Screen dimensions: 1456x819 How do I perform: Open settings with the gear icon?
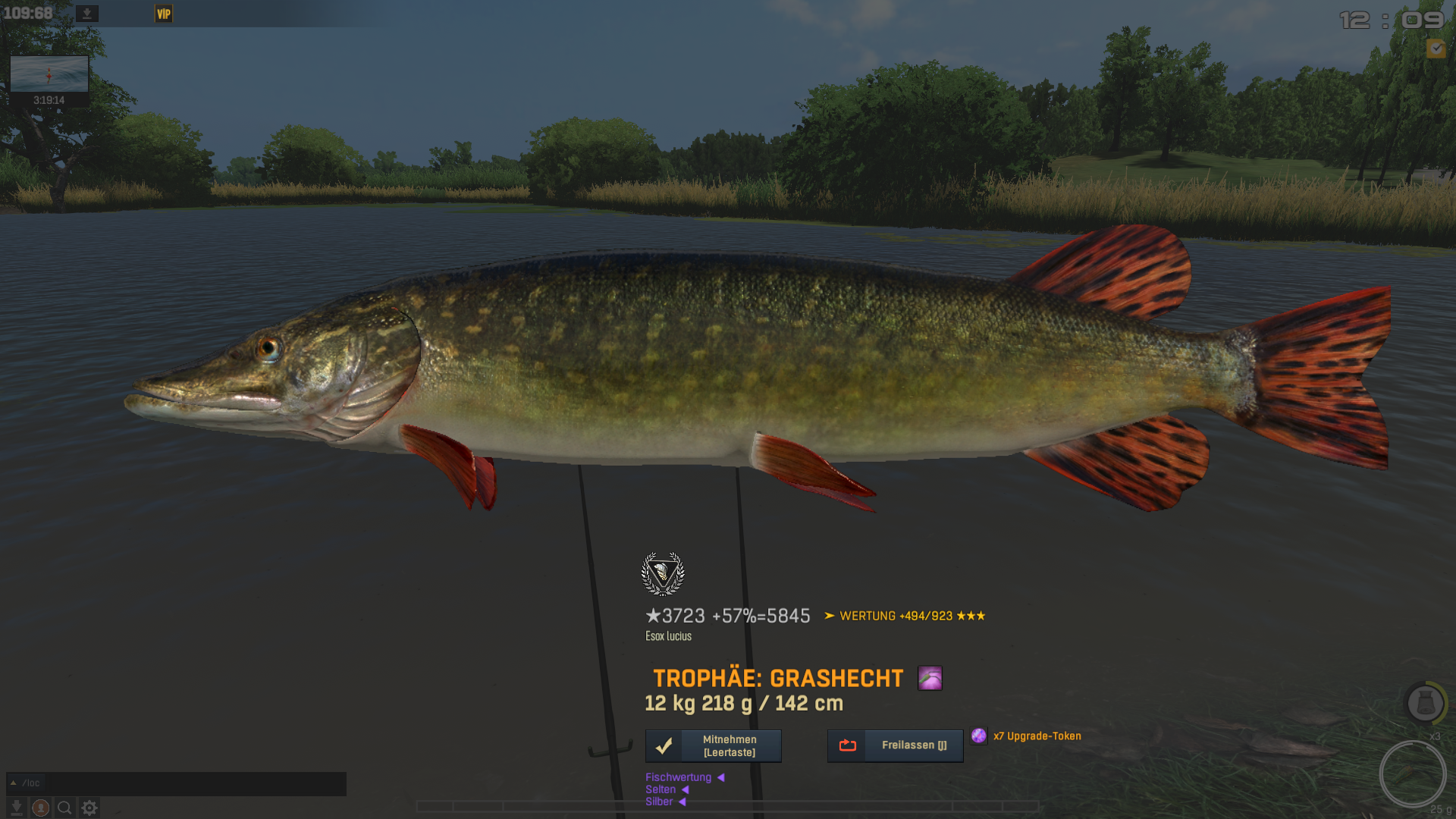coord(89,808)
